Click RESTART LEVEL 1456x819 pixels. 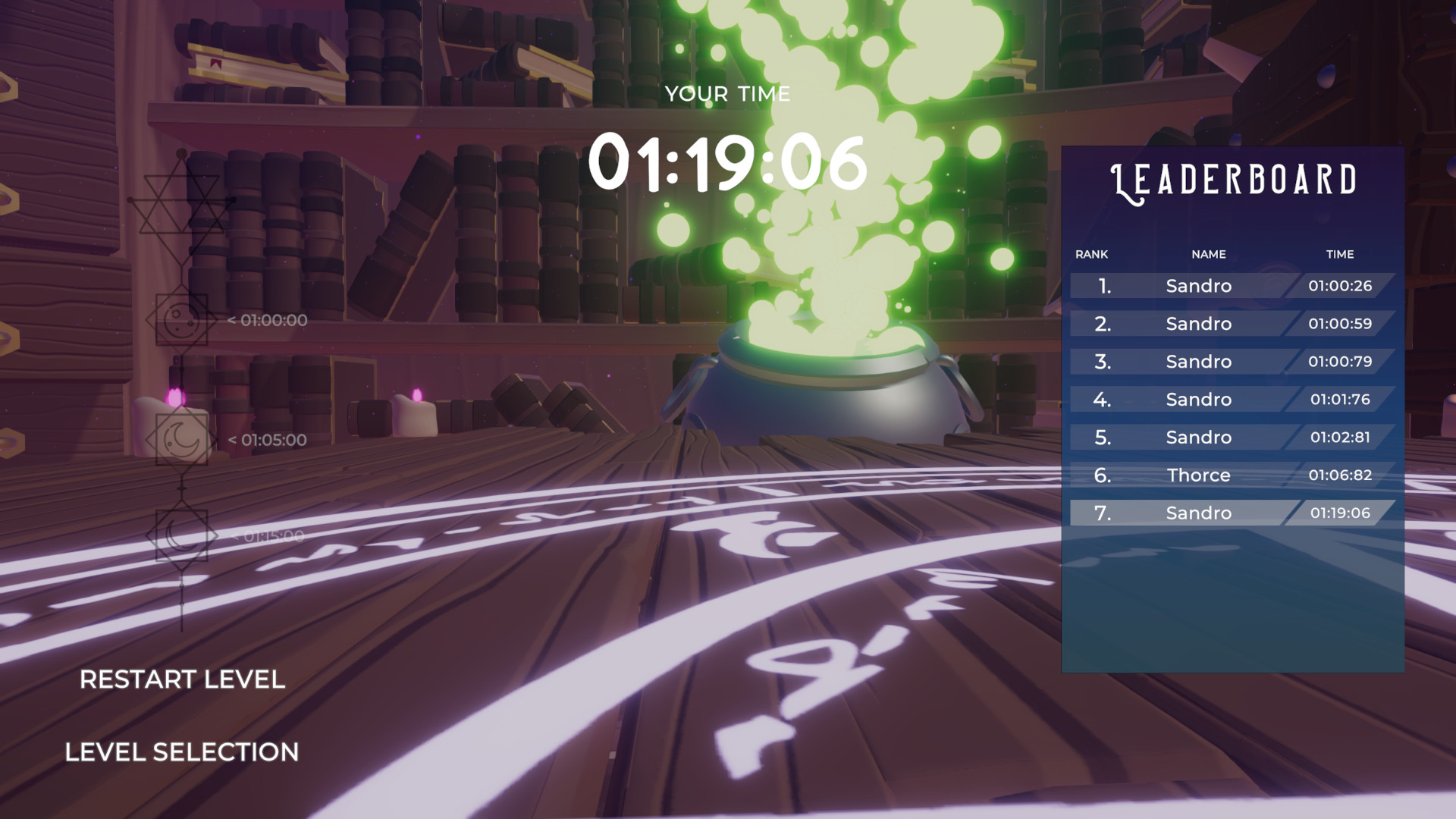click(184, 680)
